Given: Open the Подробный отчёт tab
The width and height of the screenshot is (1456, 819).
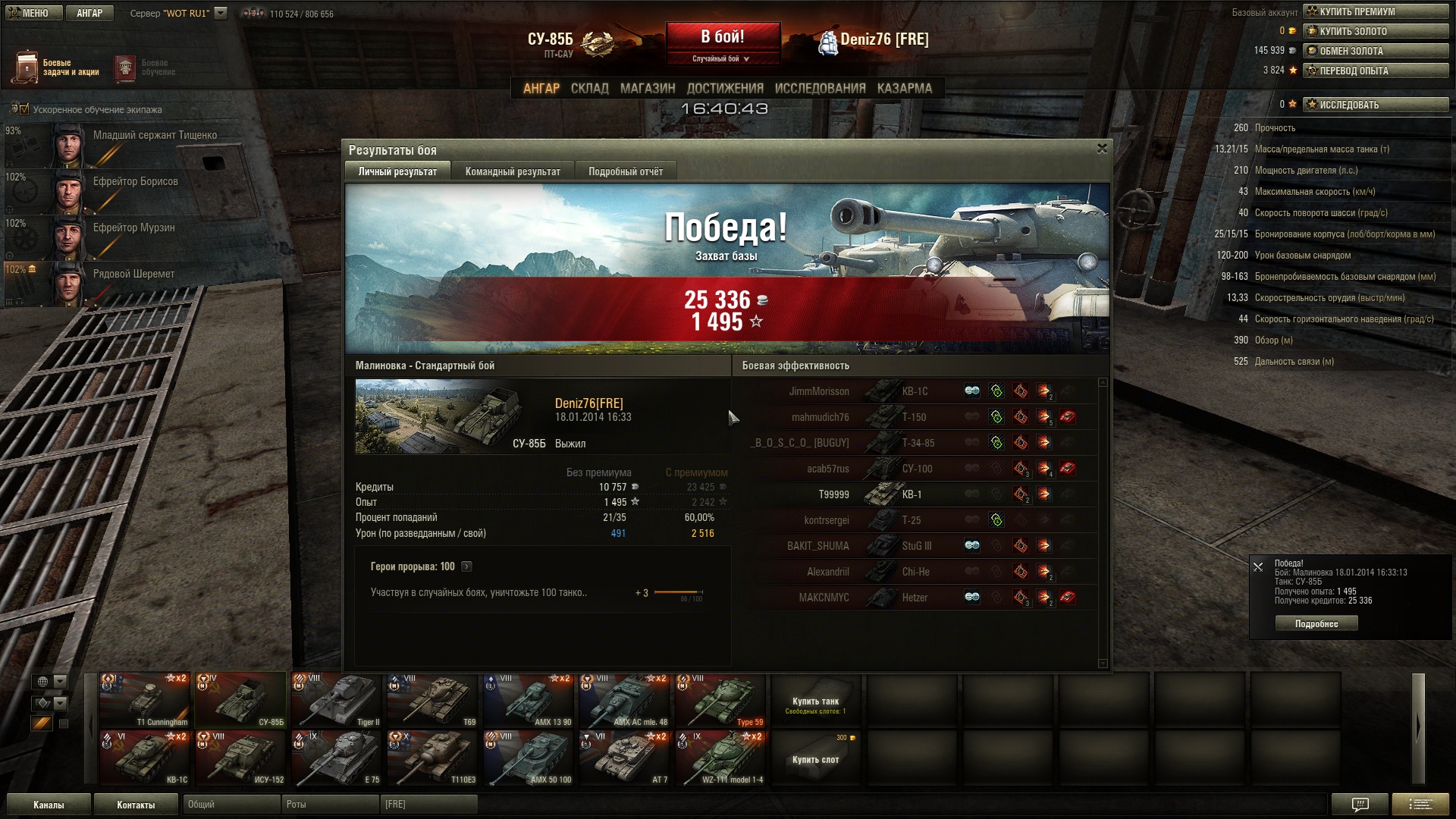Looking at the screenshot, I should tap(626, 171).
